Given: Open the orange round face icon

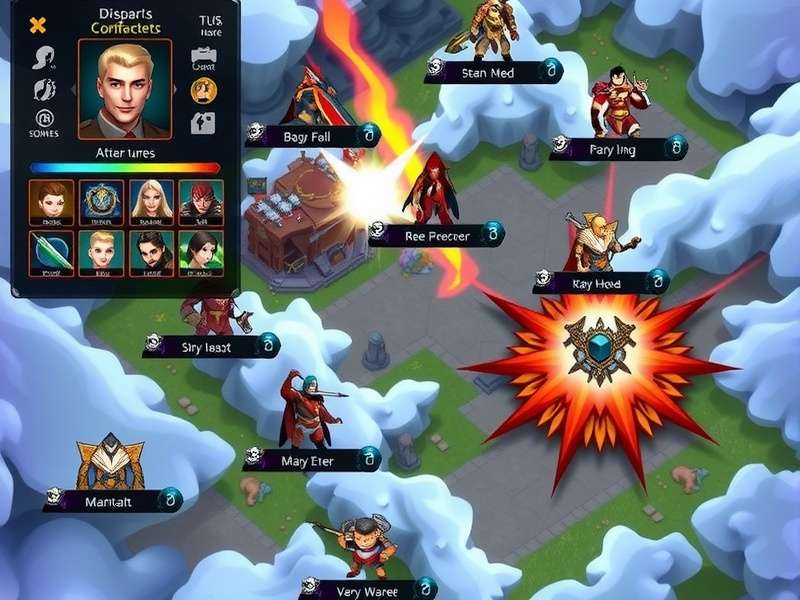Looking at the screenshot, I should (x=204, y=90).
